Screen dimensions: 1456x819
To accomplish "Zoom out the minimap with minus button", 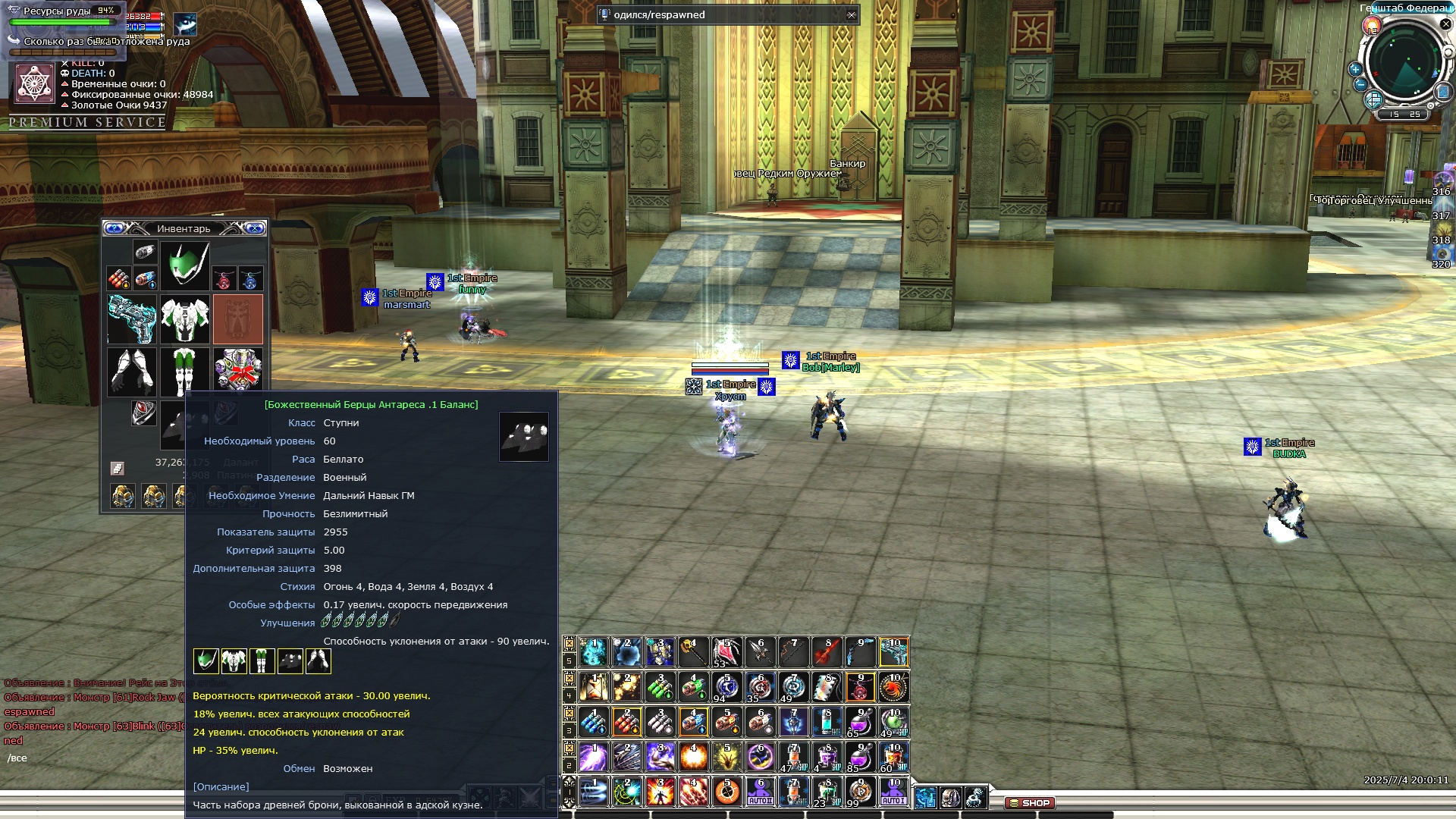I will [x=1360, y=85].
